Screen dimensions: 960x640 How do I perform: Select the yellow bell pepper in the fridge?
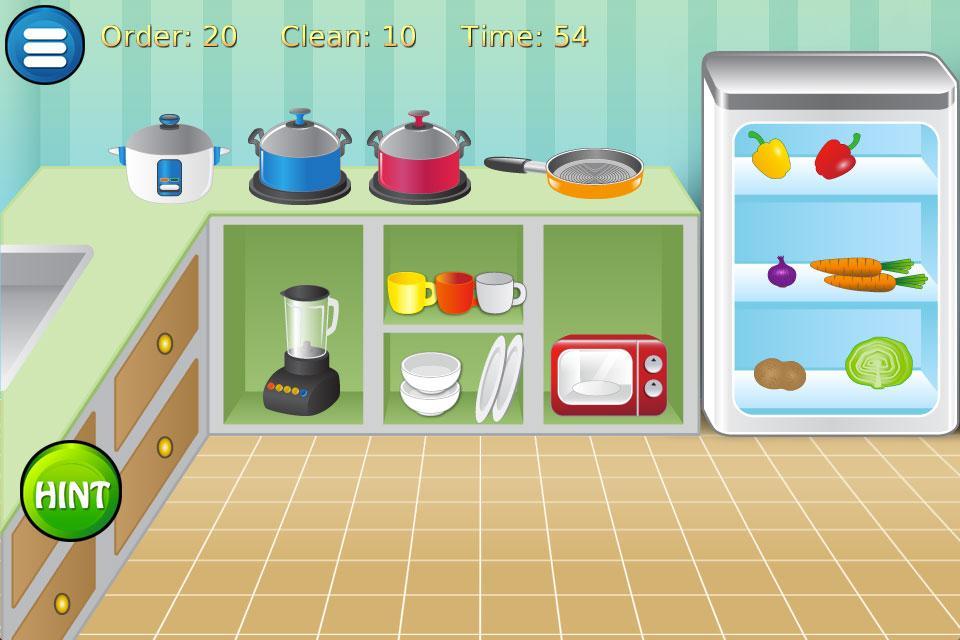[x=770, y=156]
